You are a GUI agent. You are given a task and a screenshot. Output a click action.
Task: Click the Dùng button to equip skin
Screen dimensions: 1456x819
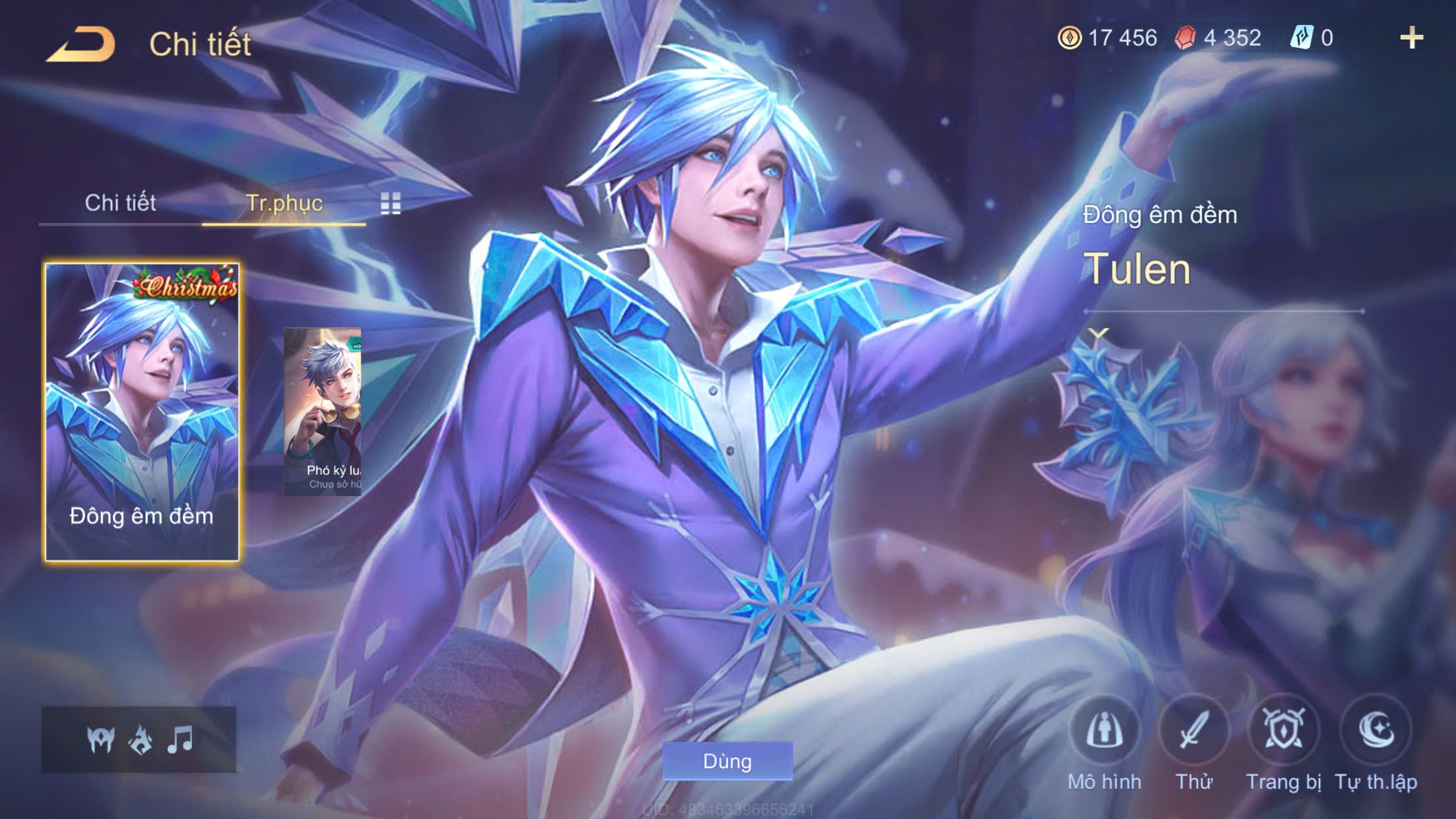coord(727,761)
